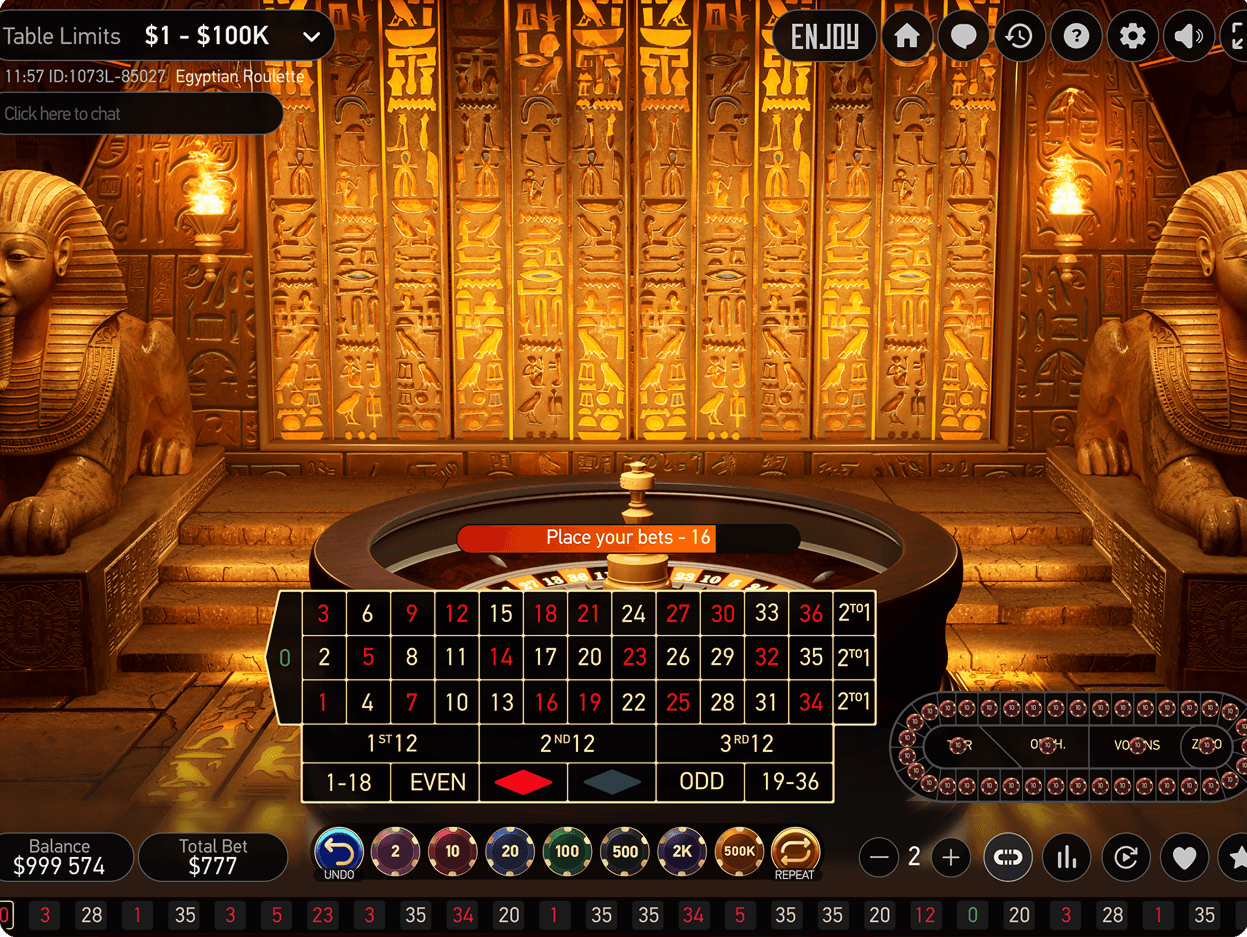The height and width of the screenshot is (937, 1247).
Task: Bet on the 2nd 12 dozen
Action: click(x=567, y=743)
